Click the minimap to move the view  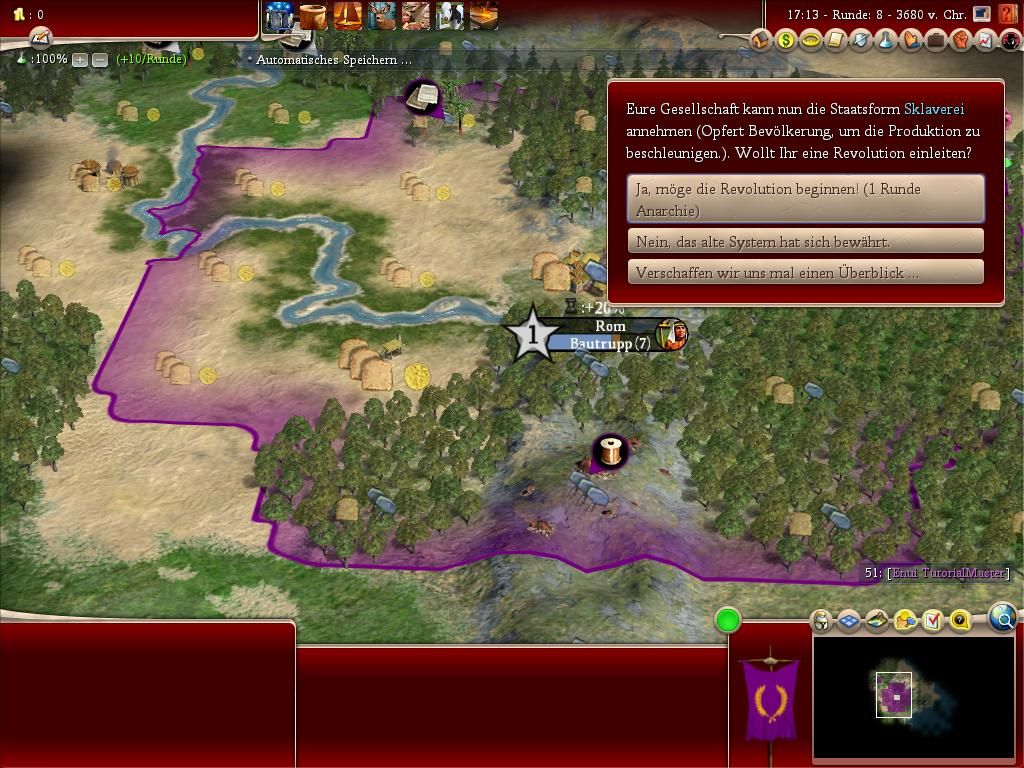point(914,698)
